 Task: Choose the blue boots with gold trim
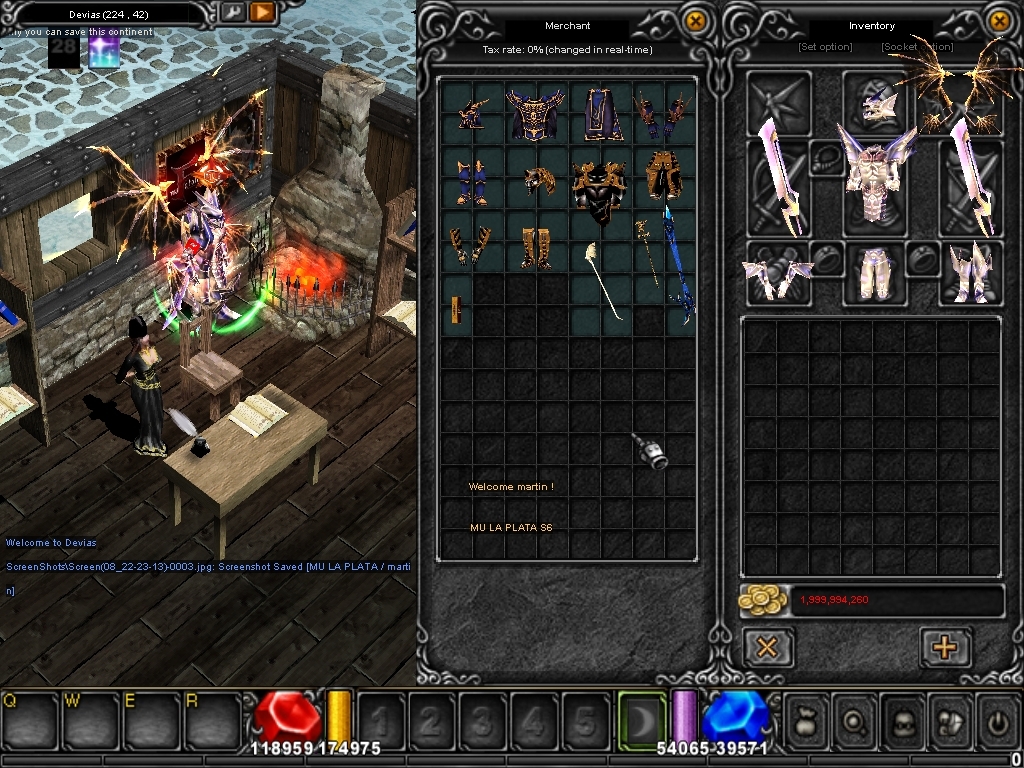pos(471,181)
